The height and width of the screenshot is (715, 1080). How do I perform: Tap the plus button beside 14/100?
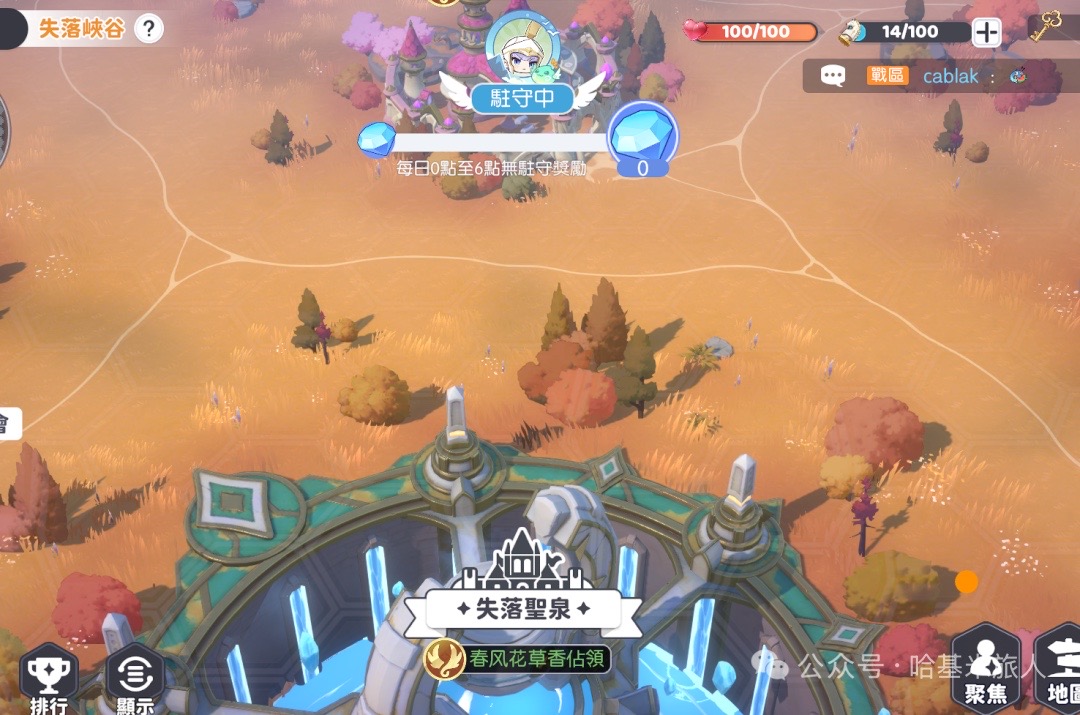(x=987, y=32)
